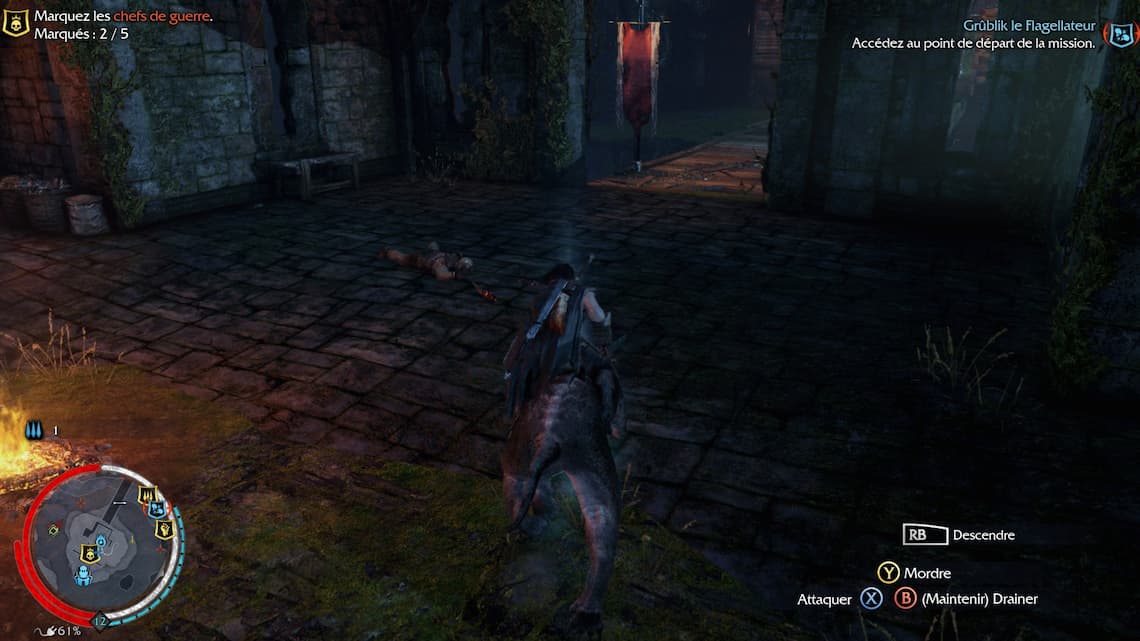Select the yellow fist shield marker on minimap
1140x641 pixels.
[164, 529]
